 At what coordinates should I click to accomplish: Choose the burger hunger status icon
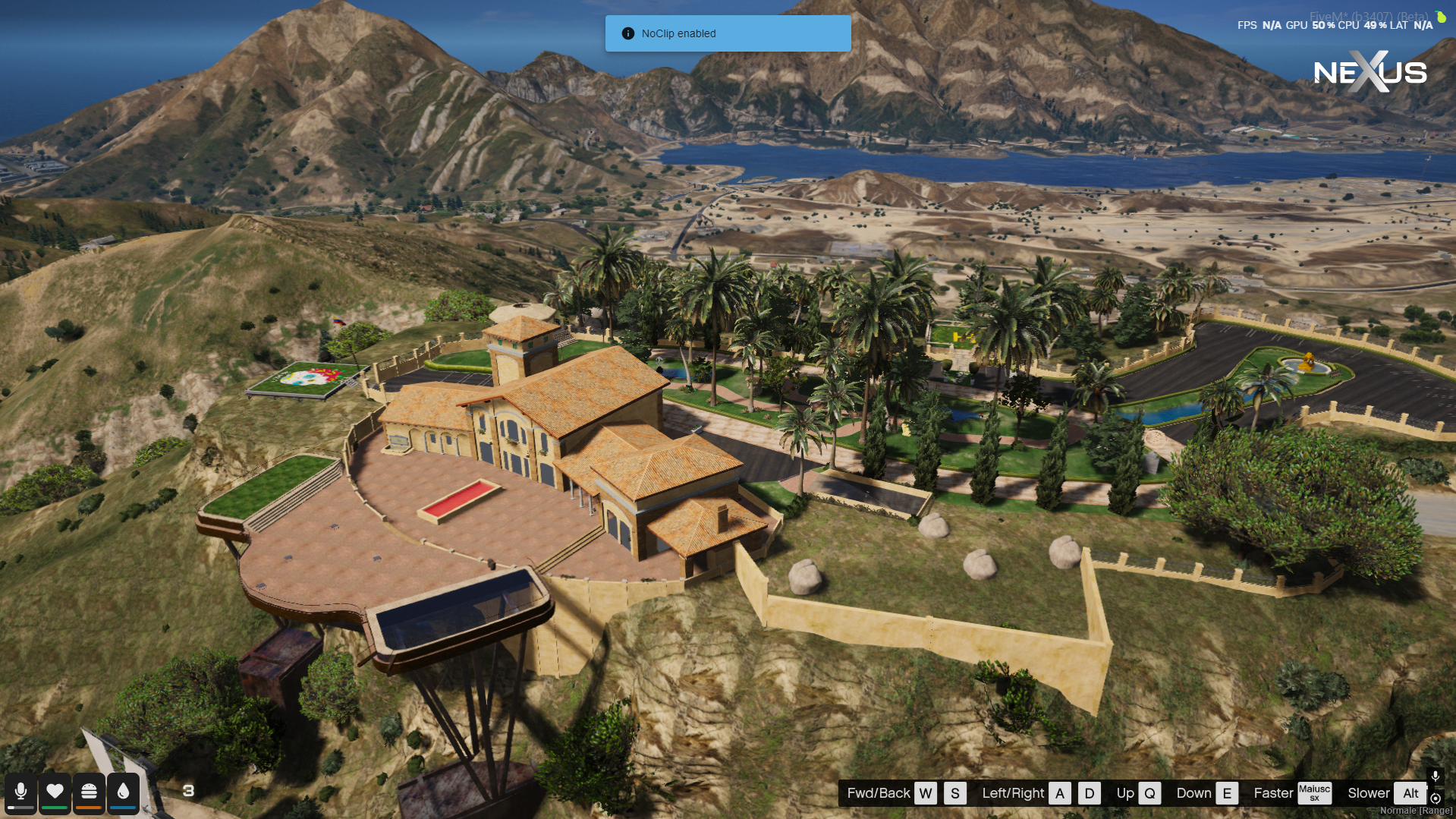pyautogui.click(x=89, y=792)
